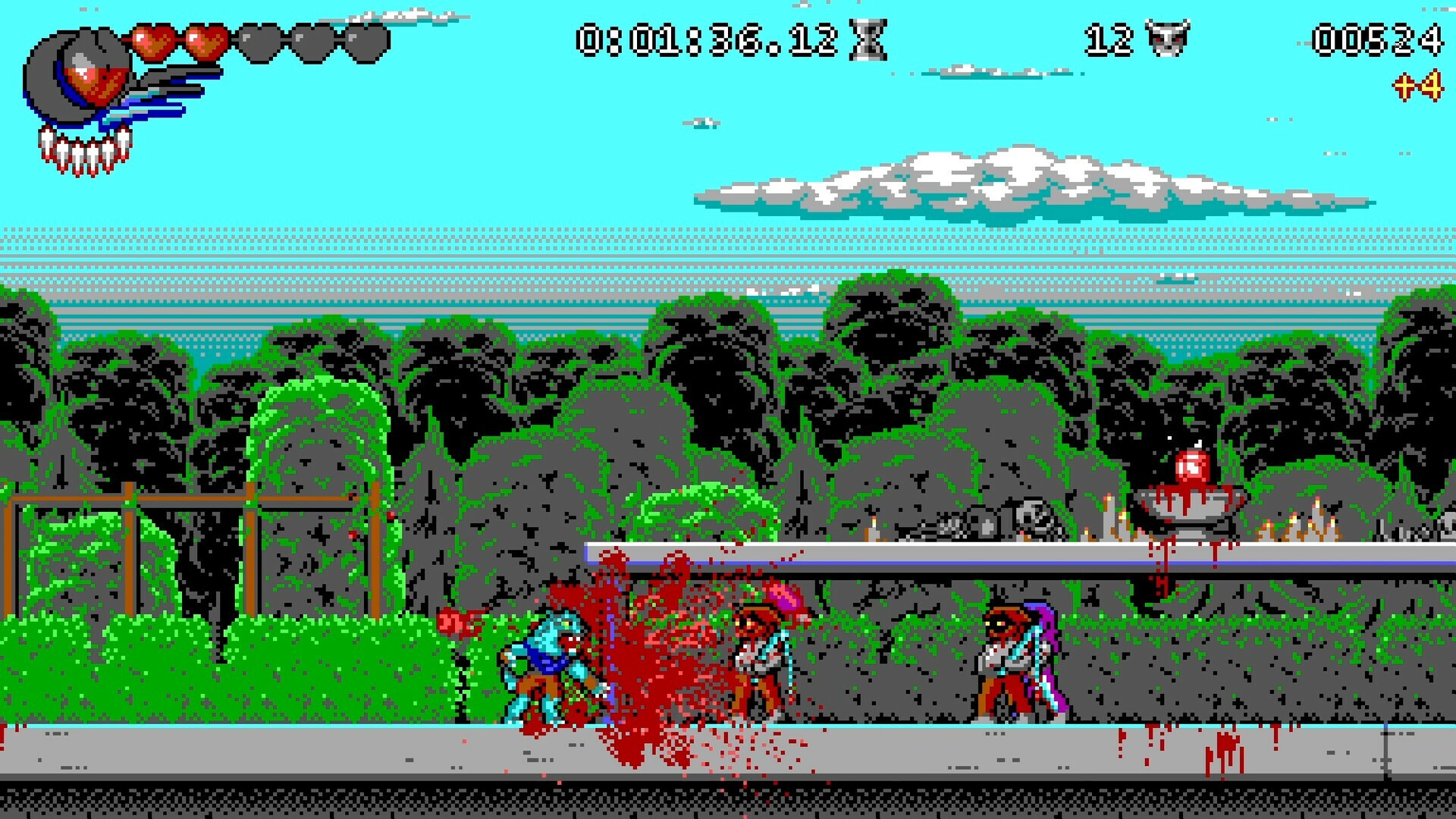Click the owl skull kill-counter icon
Viewport: 1456px width, 819px height.
point(1169,39)
